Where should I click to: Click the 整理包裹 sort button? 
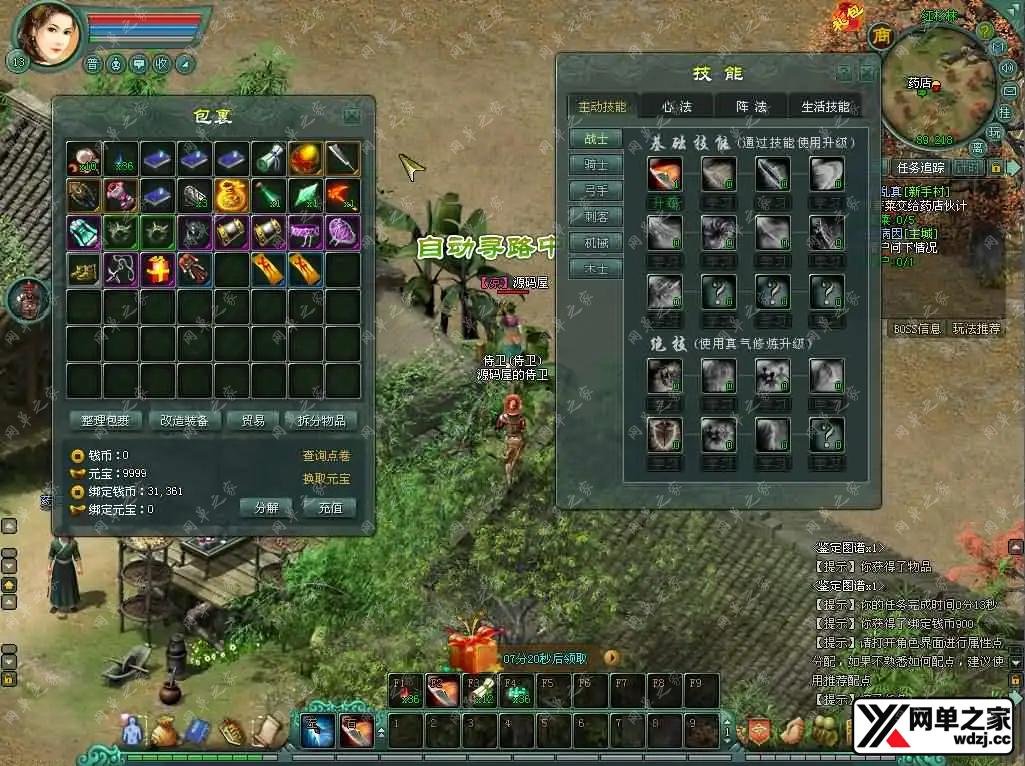coord(106,421)
